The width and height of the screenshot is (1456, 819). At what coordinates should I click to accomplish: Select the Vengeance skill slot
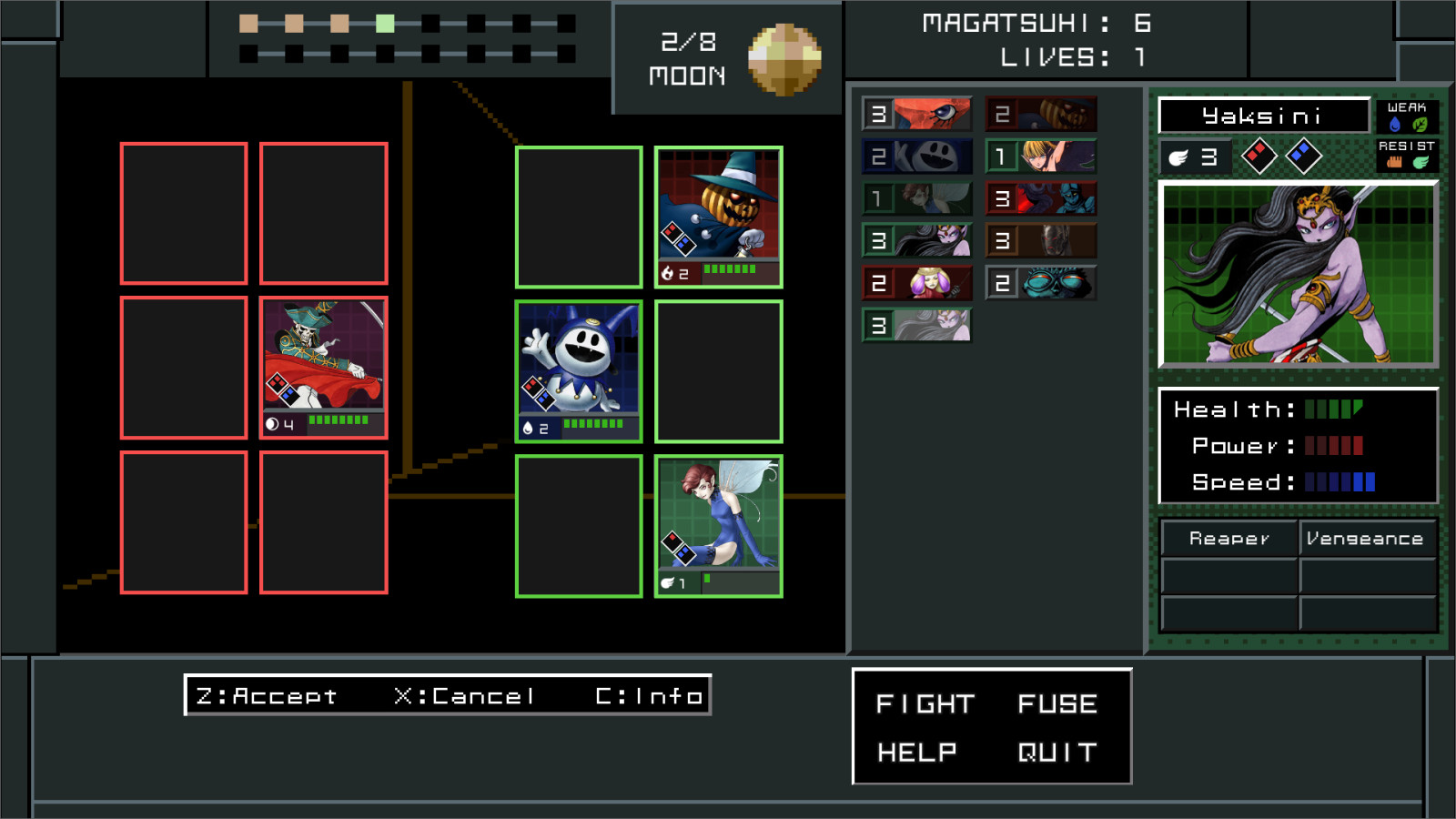(1365, 539)
